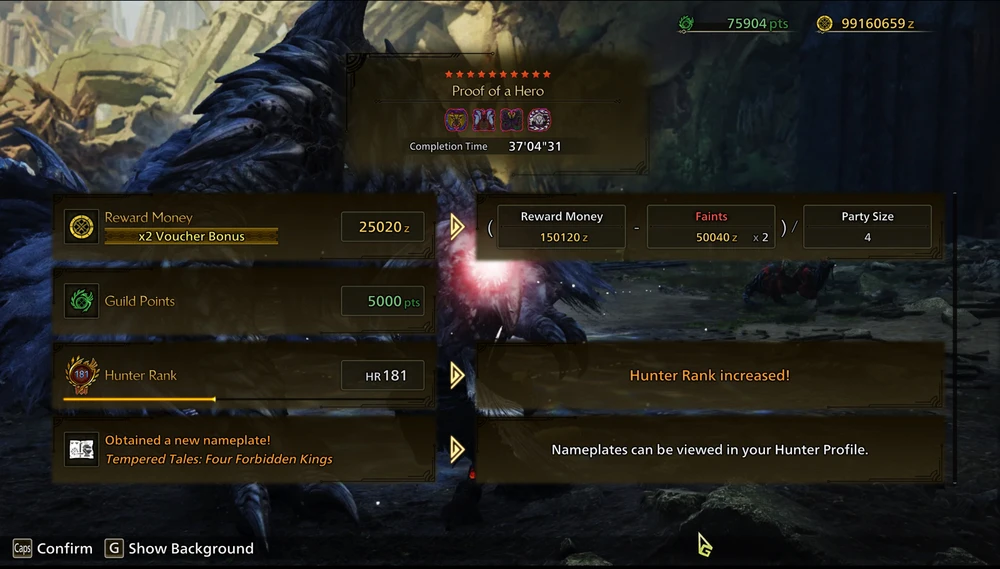Select the Reward Money row
1000x569 pixels.
click(x=244, y=227)
